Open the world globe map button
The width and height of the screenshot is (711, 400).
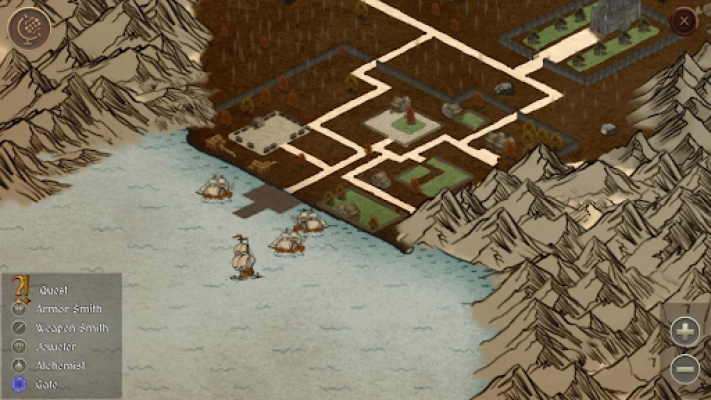(28, 26)
